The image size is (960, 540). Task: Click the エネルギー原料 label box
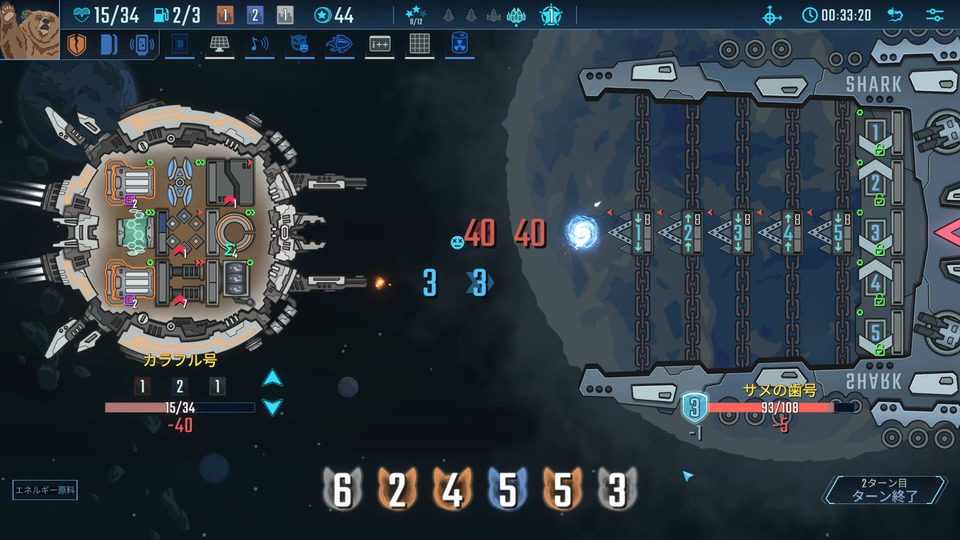45,490
